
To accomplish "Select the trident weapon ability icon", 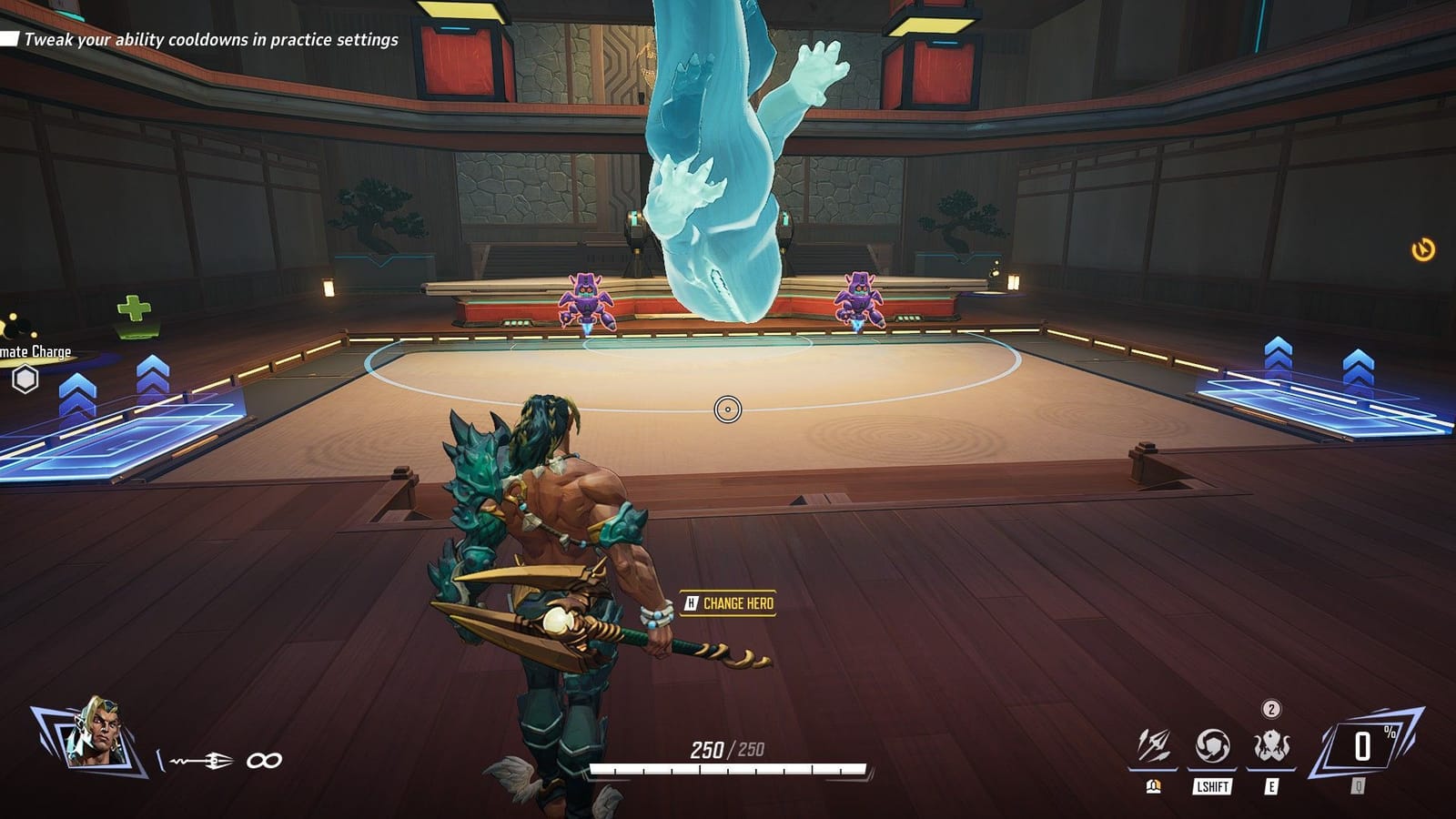I will 1152,744.
